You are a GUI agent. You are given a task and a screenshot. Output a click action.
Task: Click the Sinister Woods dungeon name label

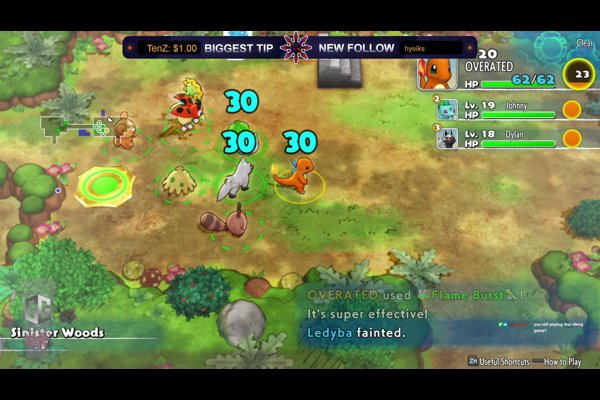click(58, 332)
